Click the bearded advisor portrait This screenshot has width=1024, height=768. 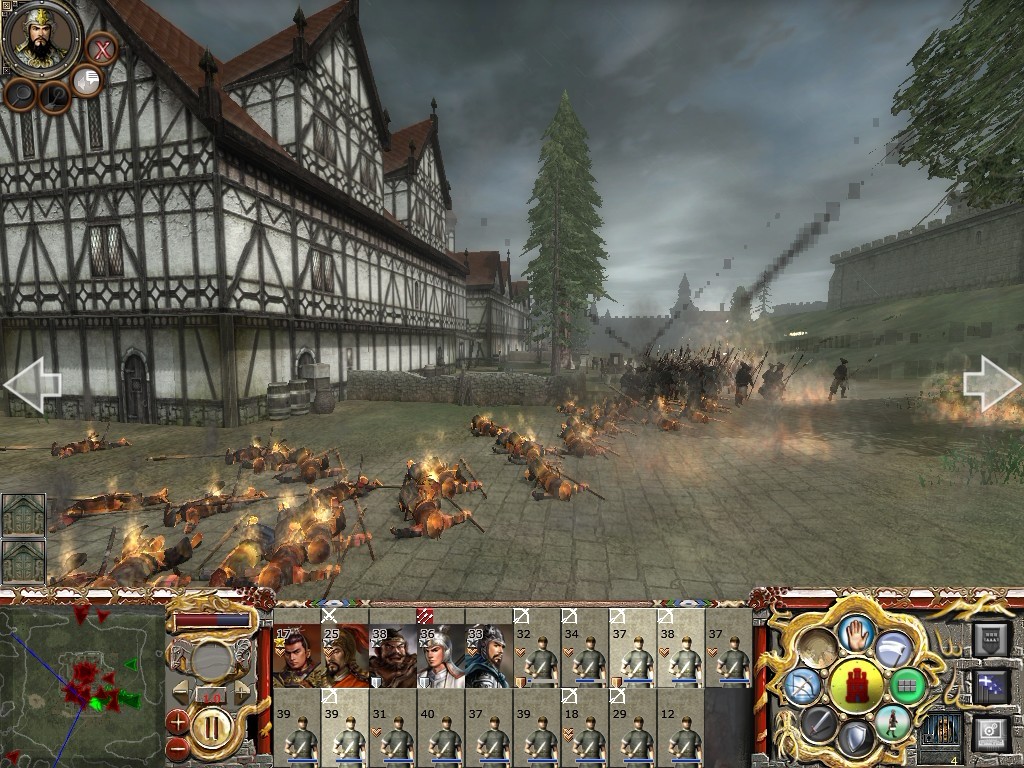pyautogui.click(x=42, y=38)
